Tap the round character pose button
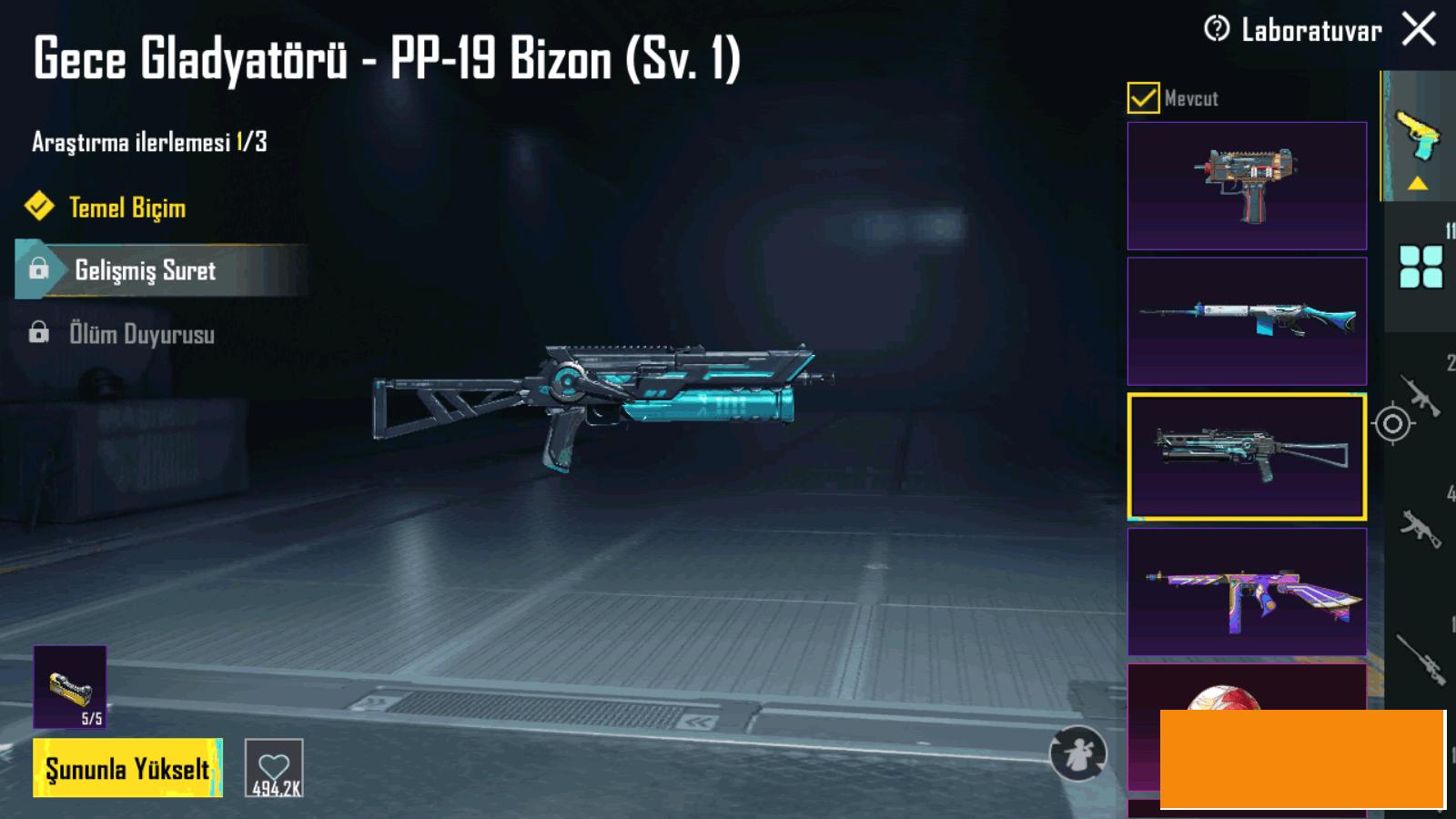Image resolution: width=1456 pixels, height=819 pixels. [x=1078, y=753]
